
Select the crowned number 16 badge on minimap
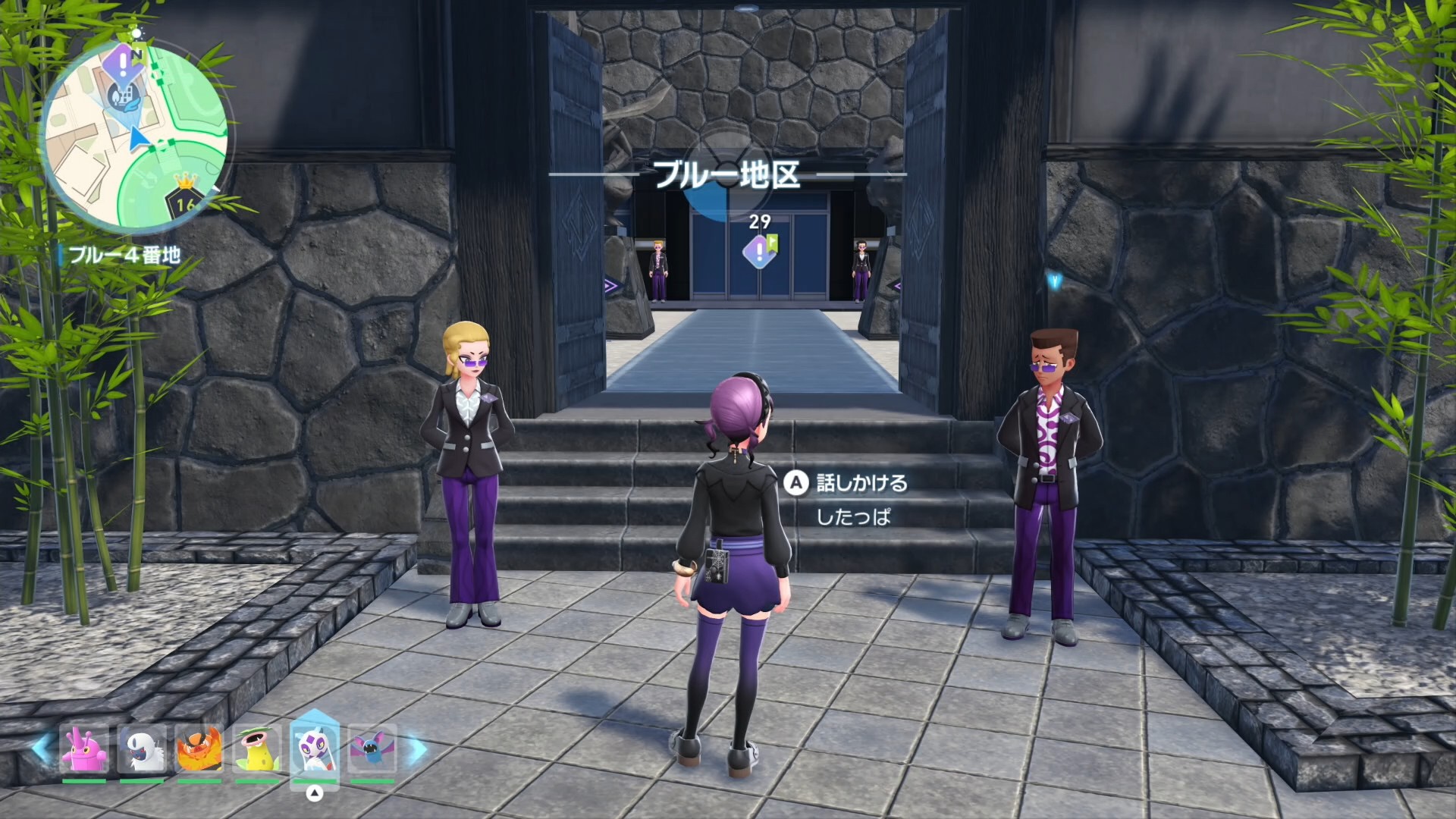click(185, 199)
